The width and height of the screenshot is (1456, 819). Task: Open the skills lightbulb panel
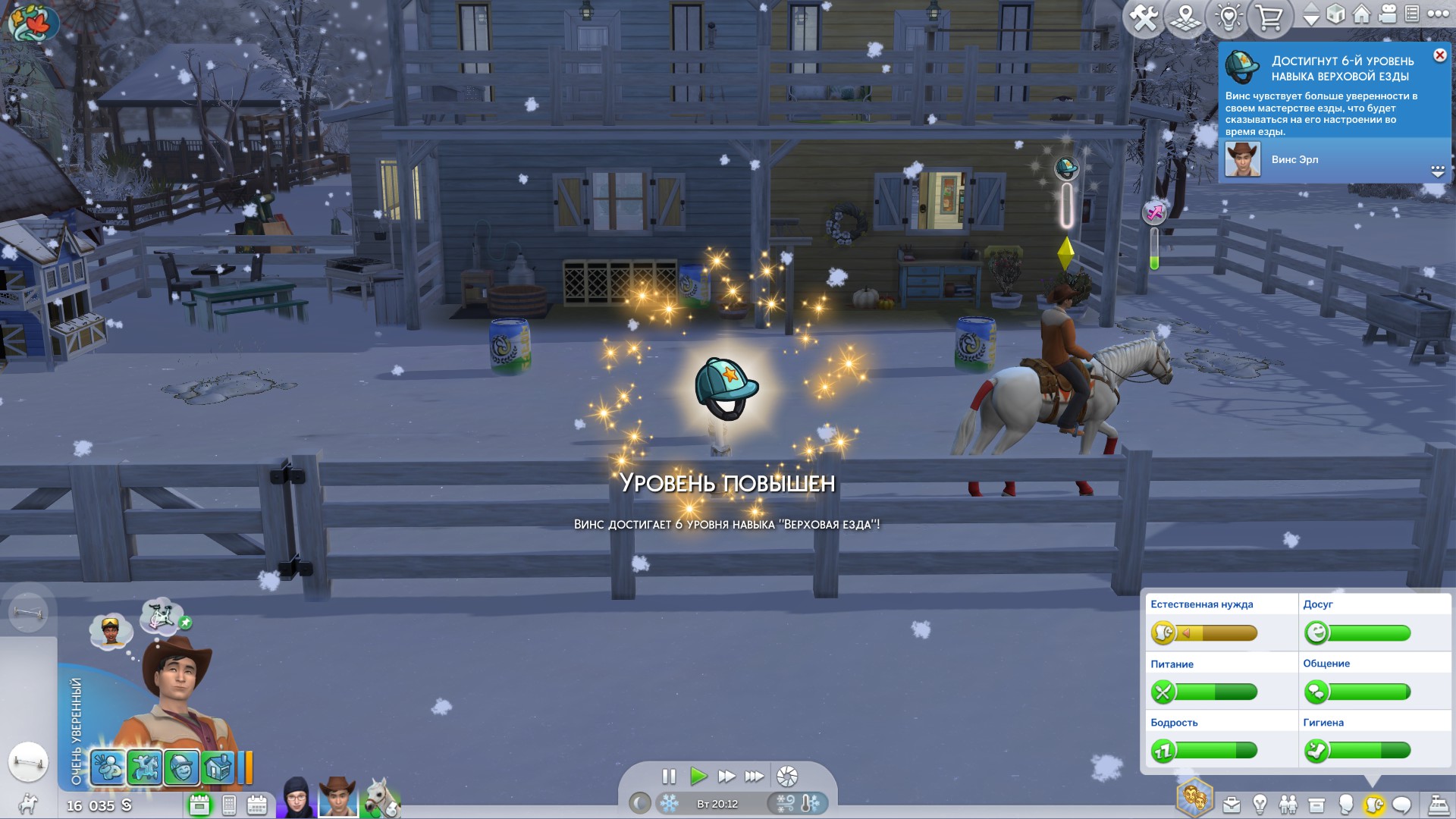(x=1260, y=804)
